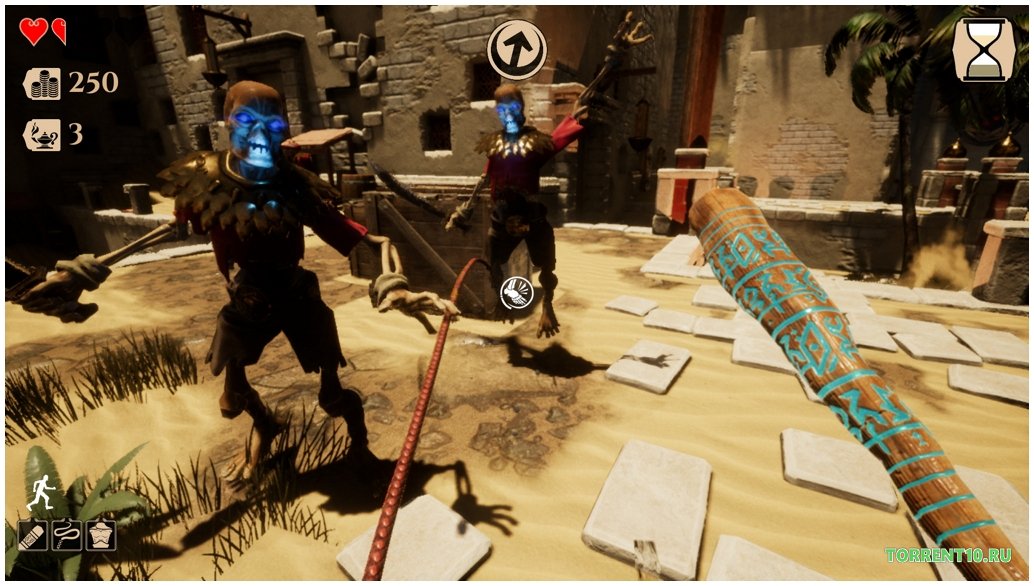Click the magic lamp icon
1034x586 pixels.
42,134
